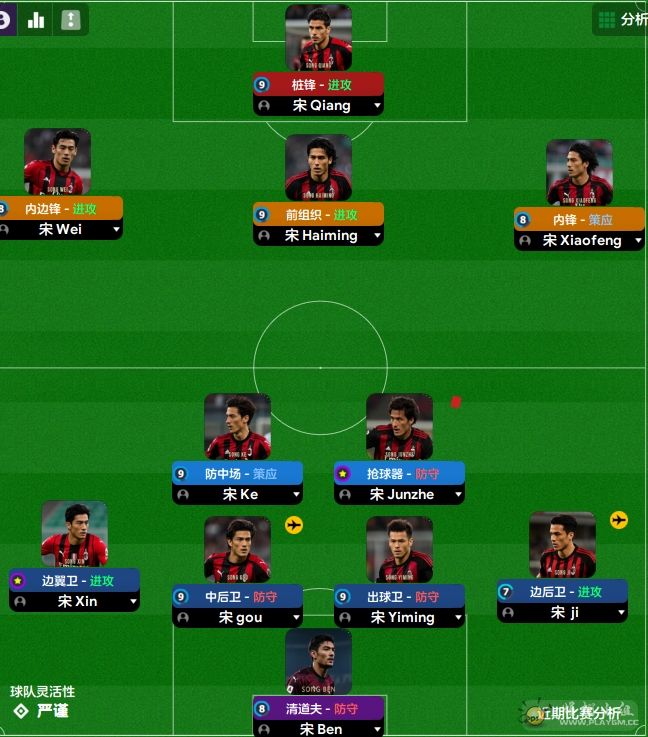Select 宋 Haiming's portrait
The width and height of the screenshot is (648, 737).
coord(318,168)
